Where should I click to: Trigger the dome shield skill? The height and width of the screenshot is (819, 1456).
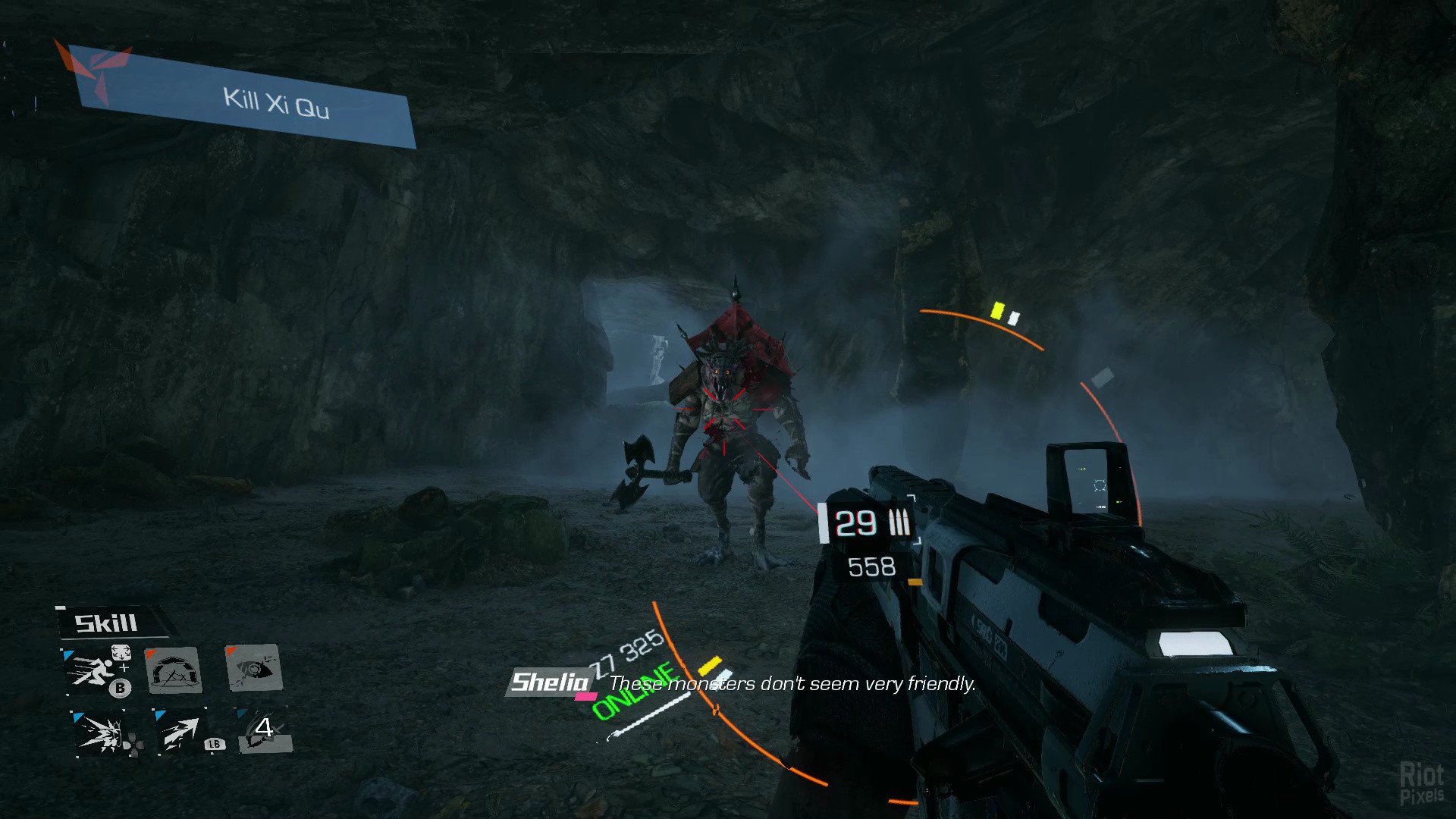click(x=174, y=670)
